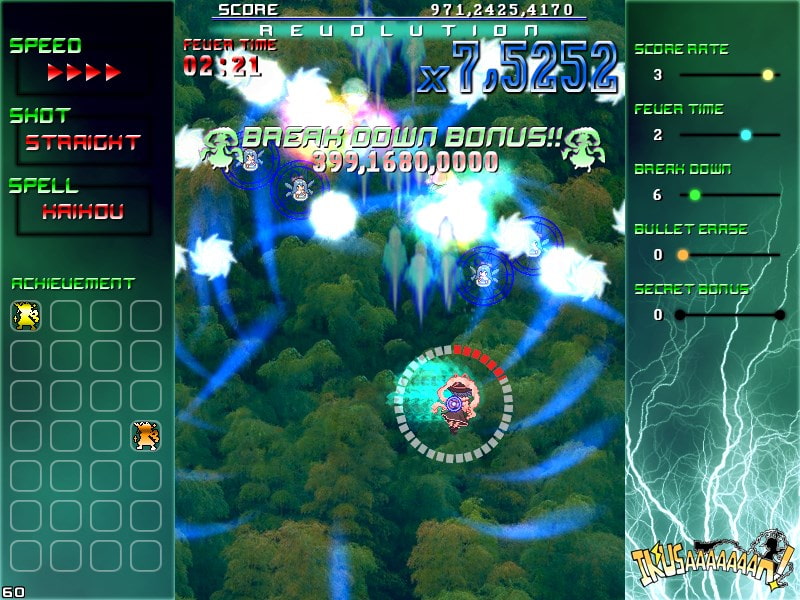Click the Secret Bonus slider track
Image resolution: width=800 pixels, height=600 pixels.
730,315
